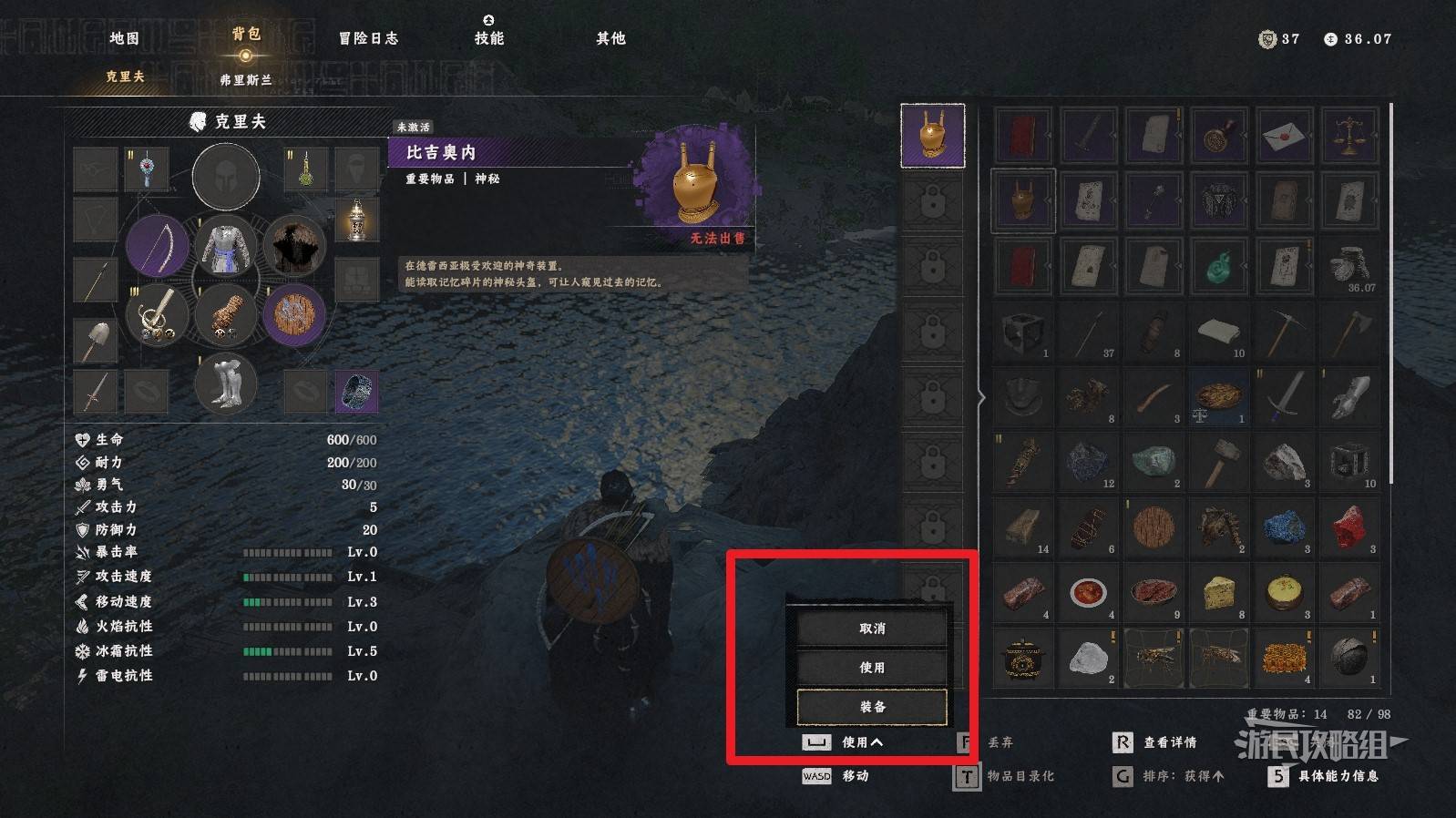Click 取消 to cancel the popup
The image size is (1456, 818).
(x=872, y=629)
